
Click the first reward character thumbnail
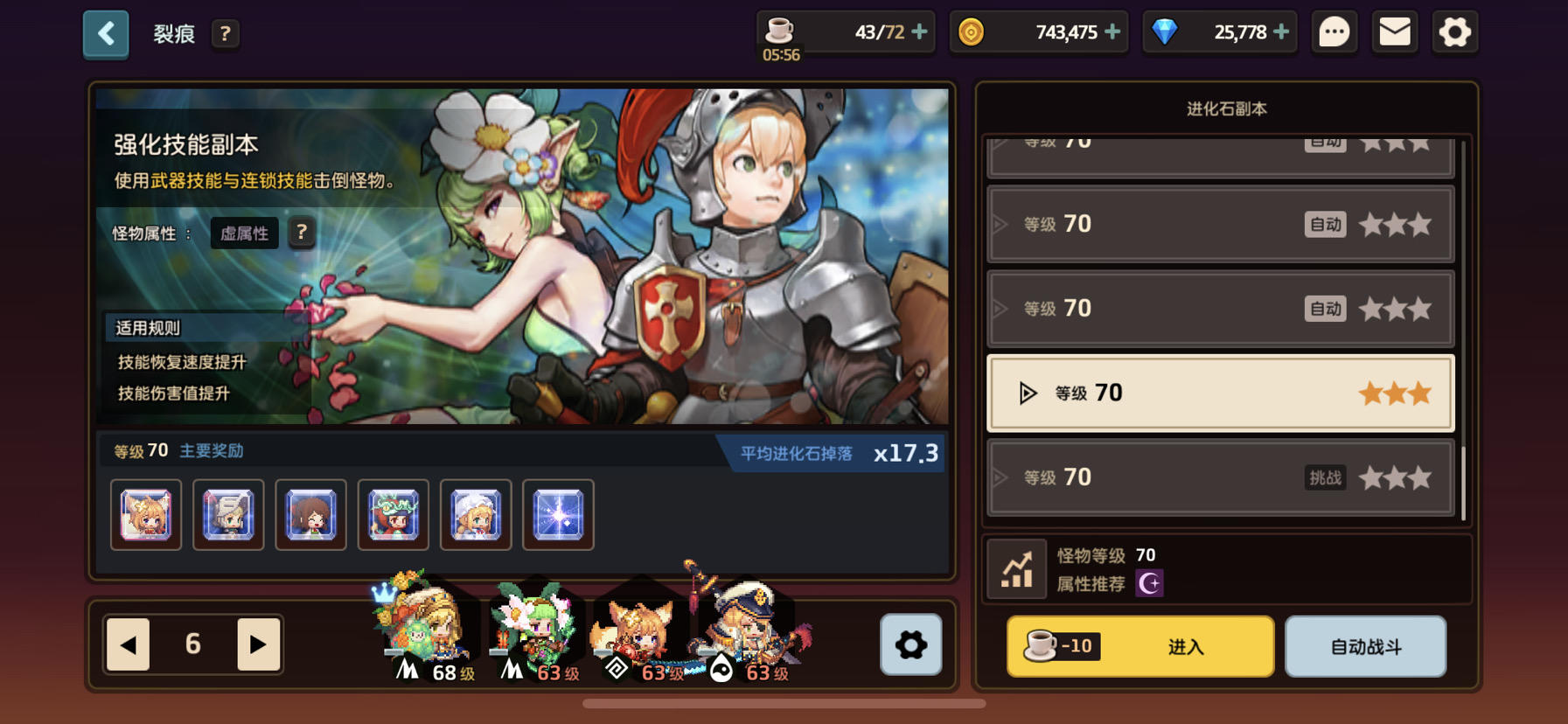coord(144,515)
